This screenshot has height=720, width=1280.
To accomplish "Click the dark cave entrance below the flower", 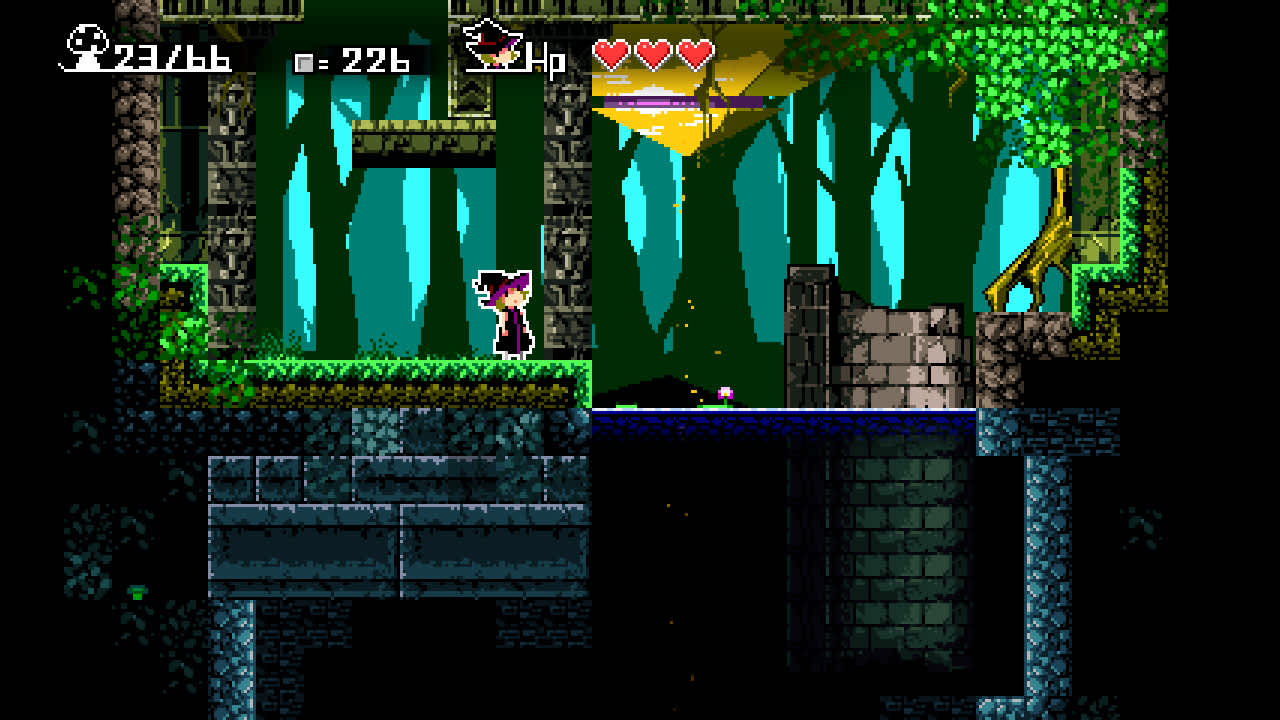I will (x=660, y=390).
